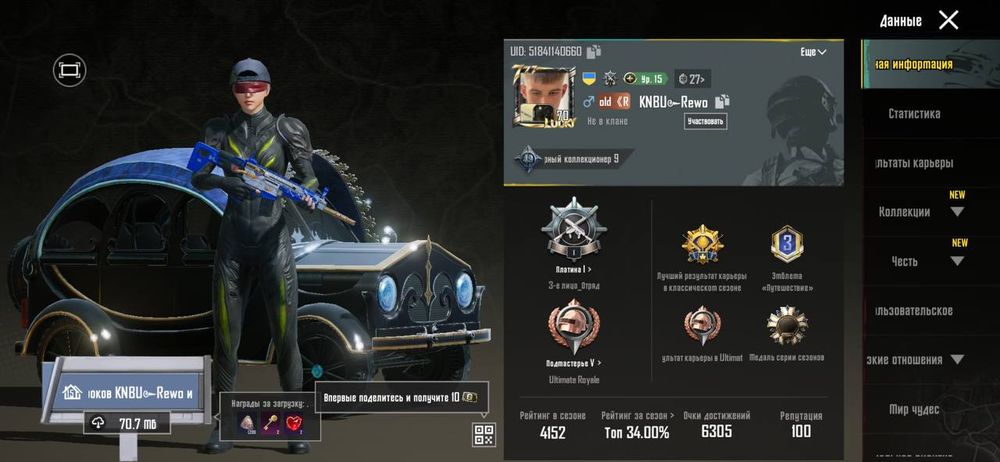View the Платина I rank badge
This screenshot has height=462, width=1000.
pos(573,230)
